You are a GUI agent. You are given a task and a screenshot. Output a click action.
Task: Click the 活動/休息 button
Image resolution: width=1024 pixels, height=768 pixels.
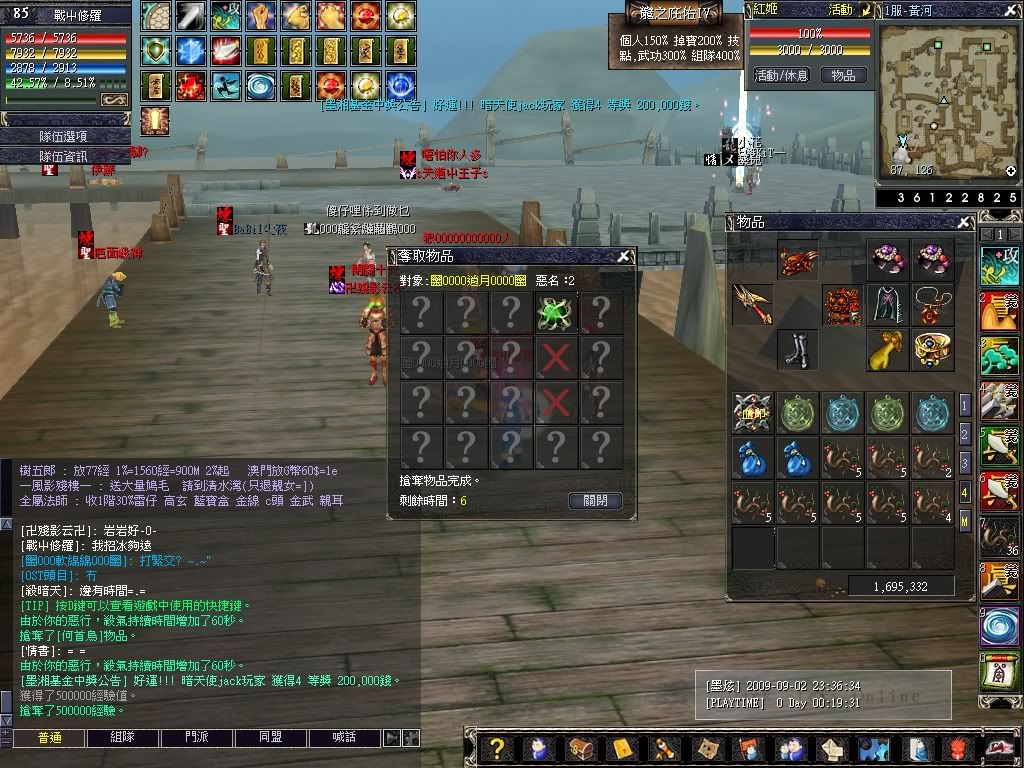(781, 75)
